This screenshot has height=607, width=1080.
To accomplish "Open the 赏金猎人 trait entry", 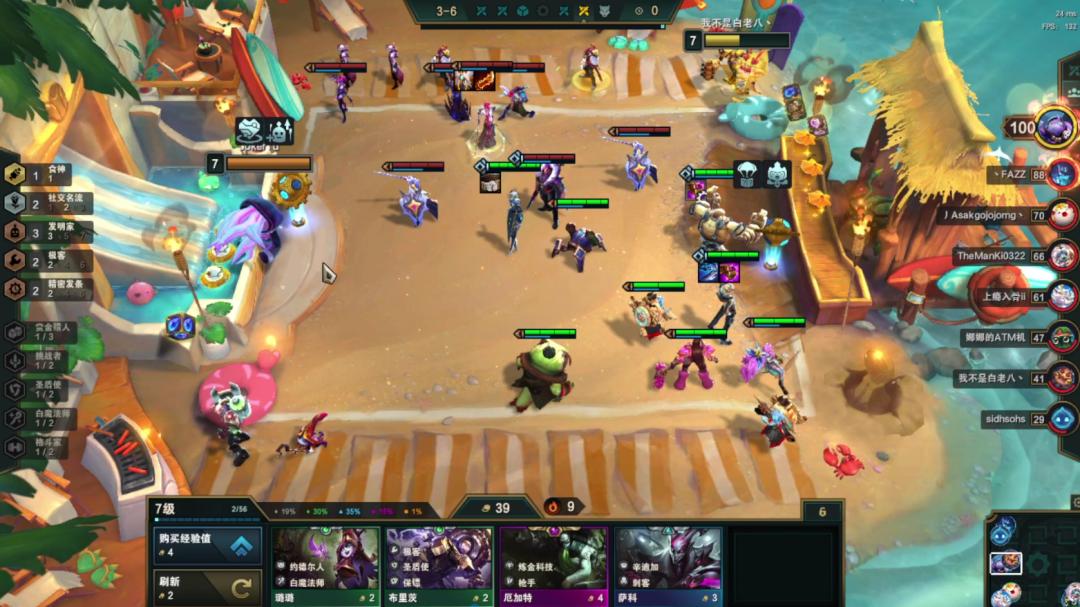I will pyautogui.click(x=45, y=333).
